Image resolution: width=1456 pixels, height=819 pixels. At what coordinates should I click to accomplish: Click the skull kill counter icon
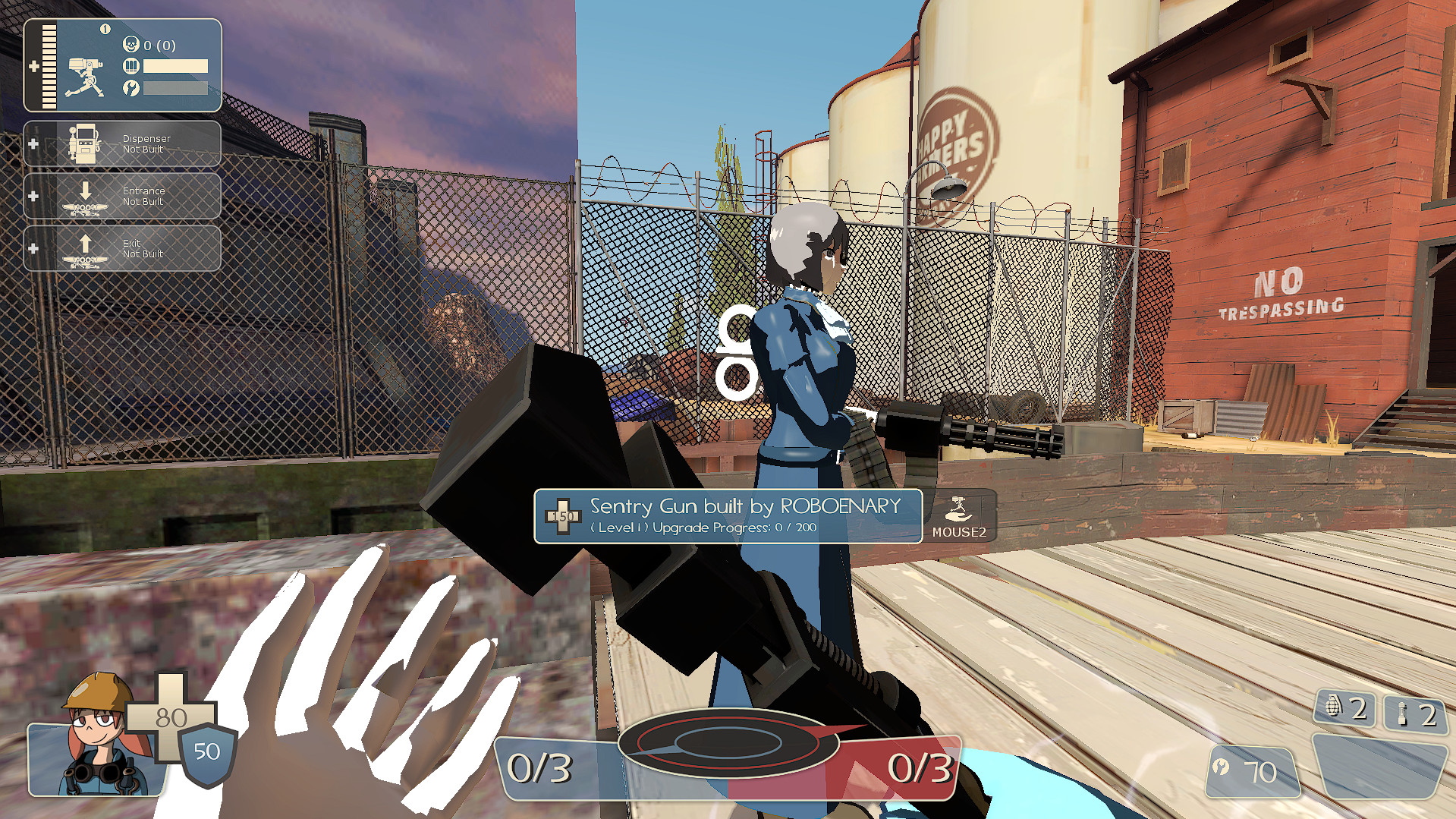[131, 46]
